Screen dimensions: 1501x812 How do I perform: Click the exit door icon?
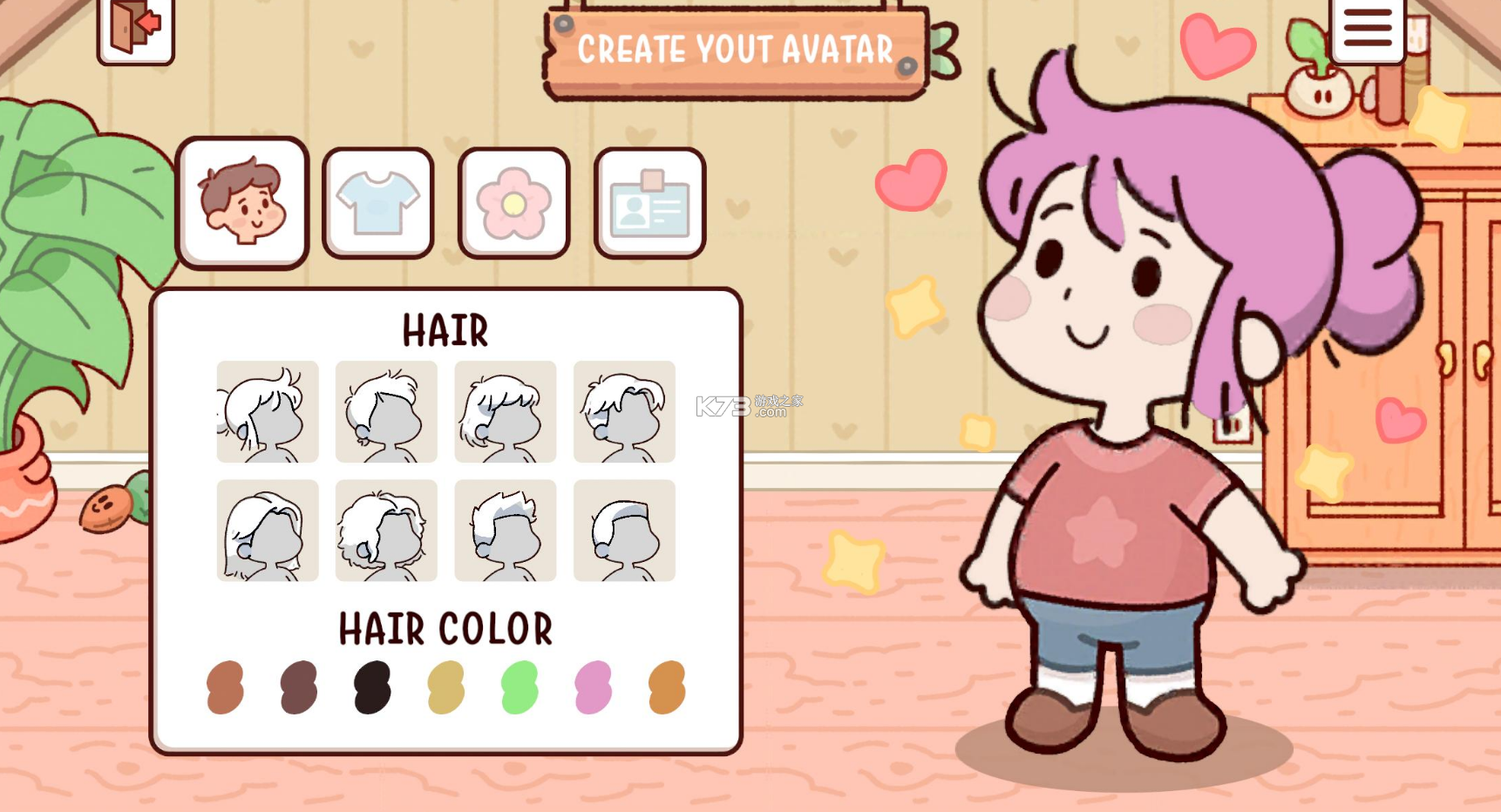click(x=136, y=28)
